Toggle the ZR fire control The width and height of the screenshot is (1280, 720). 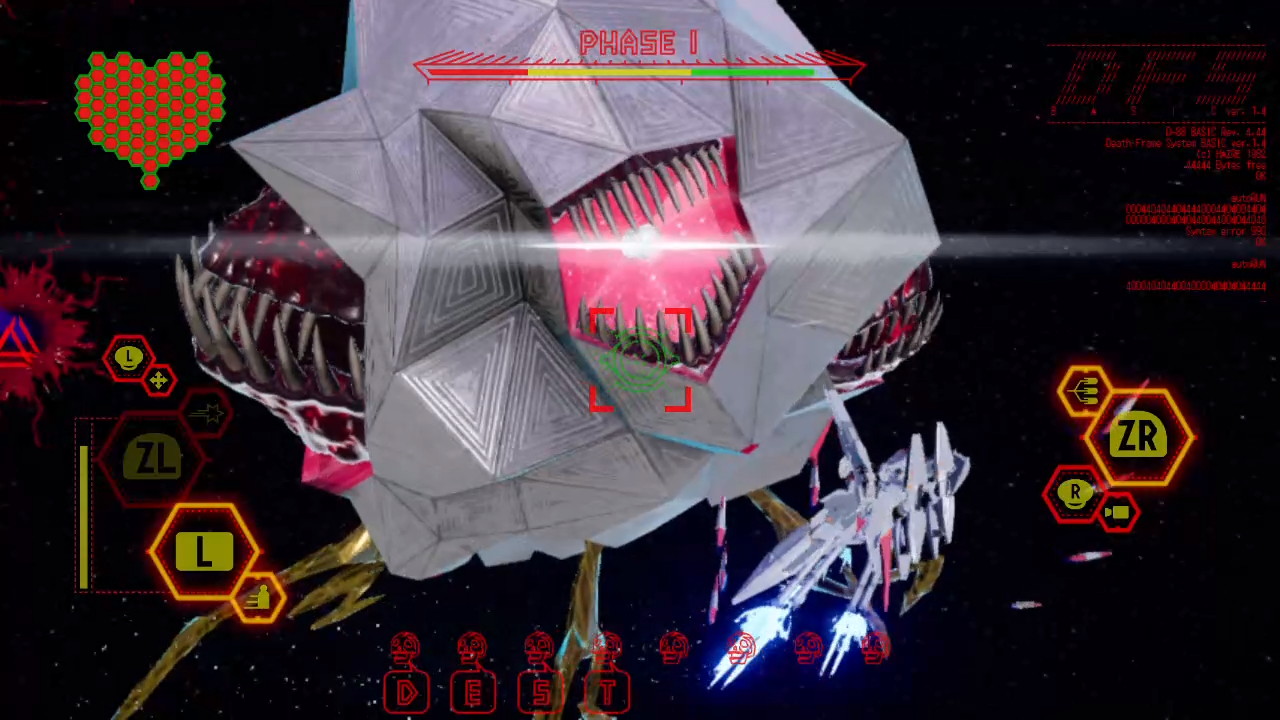point(1140,437)
